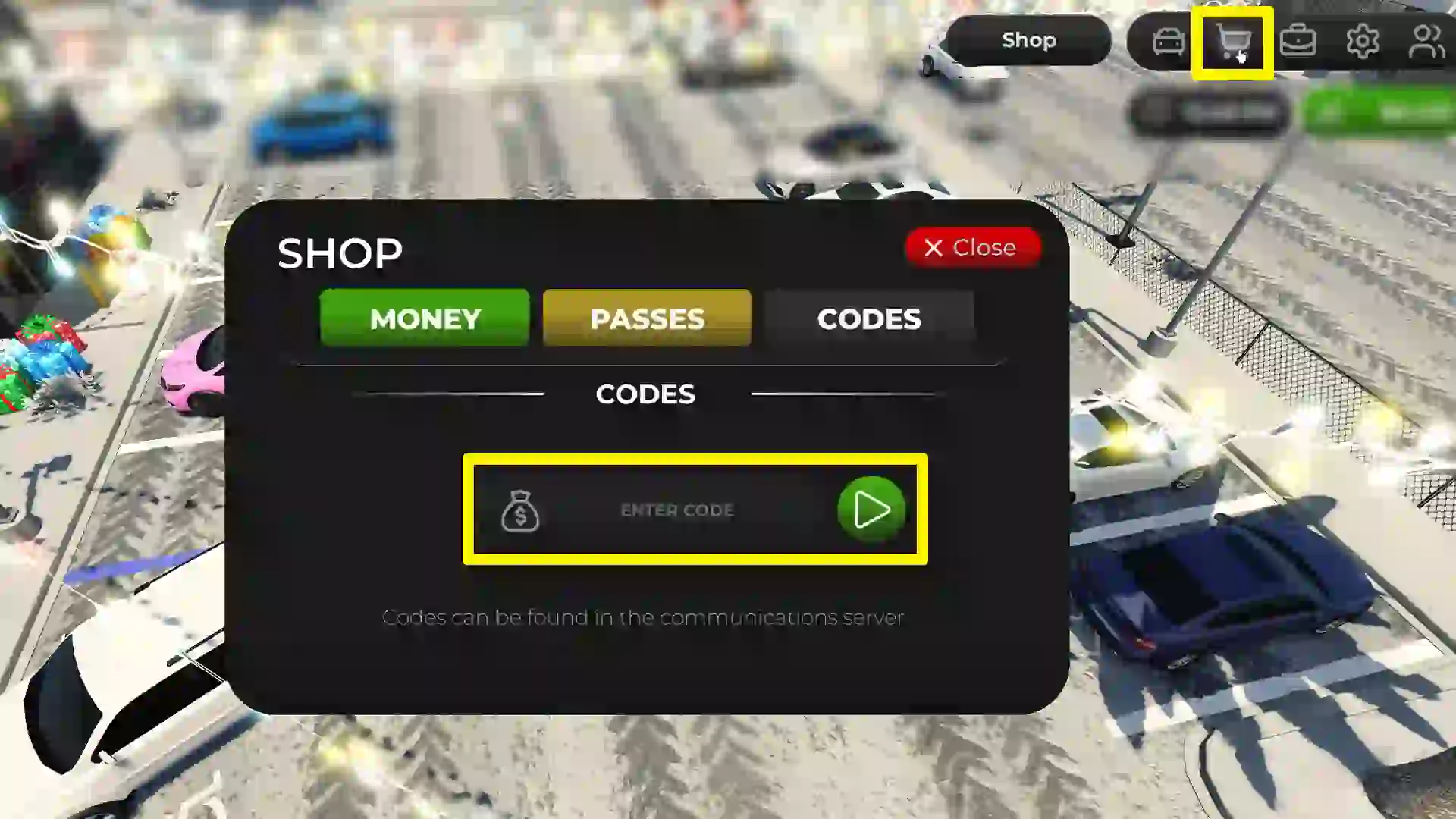Switch to the PASSES tab
This screenshot has width=1456, height=819.
[646, 318]
